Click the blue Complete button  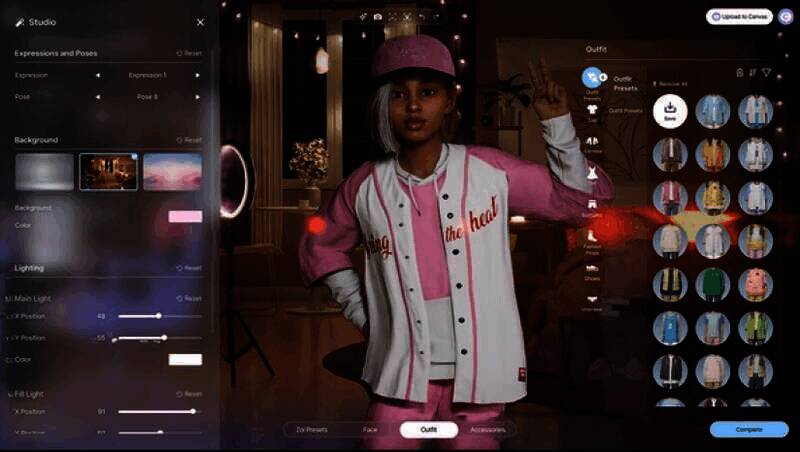[x=749, y=430]
